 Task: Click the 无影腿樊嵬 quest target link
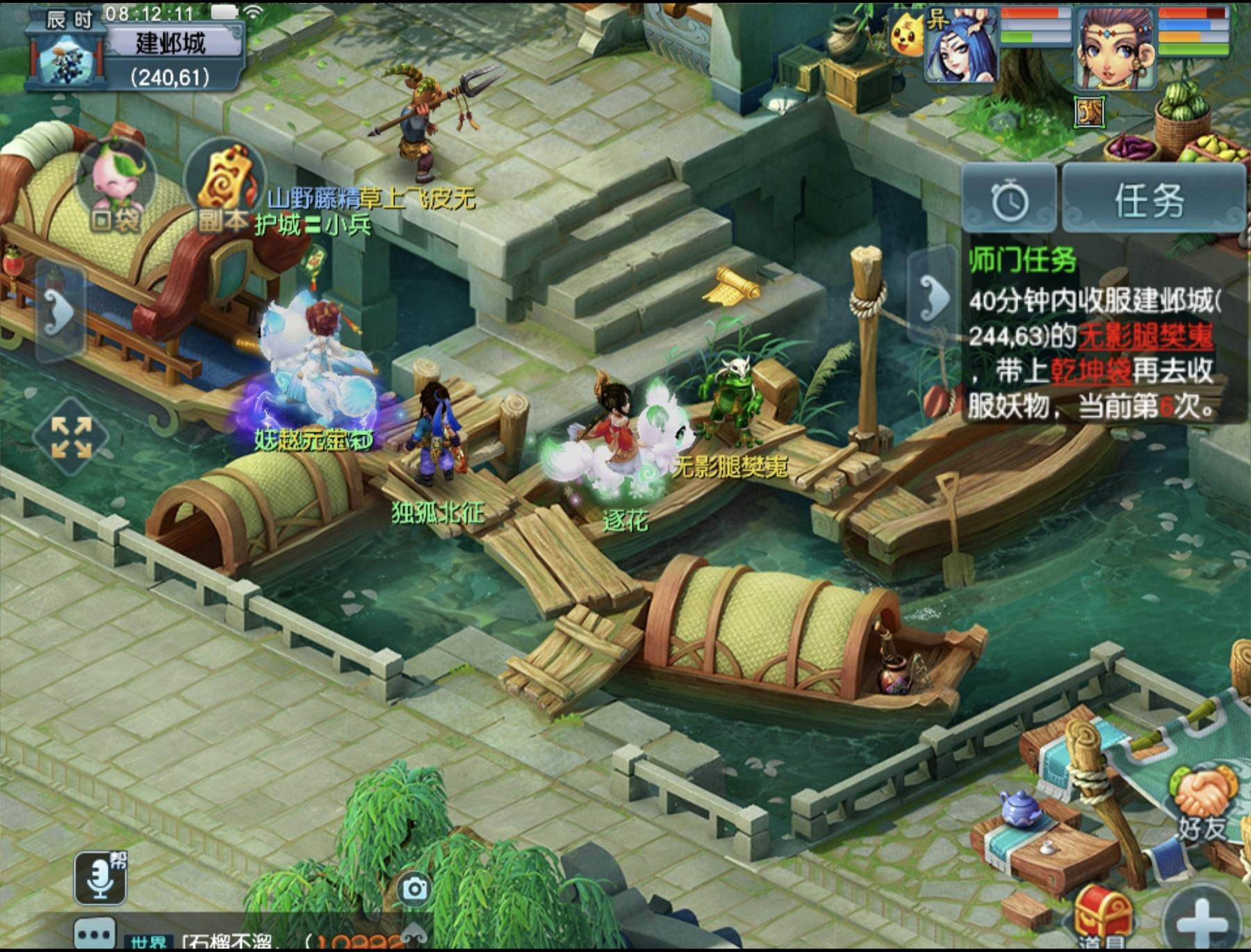(1145, 336)
